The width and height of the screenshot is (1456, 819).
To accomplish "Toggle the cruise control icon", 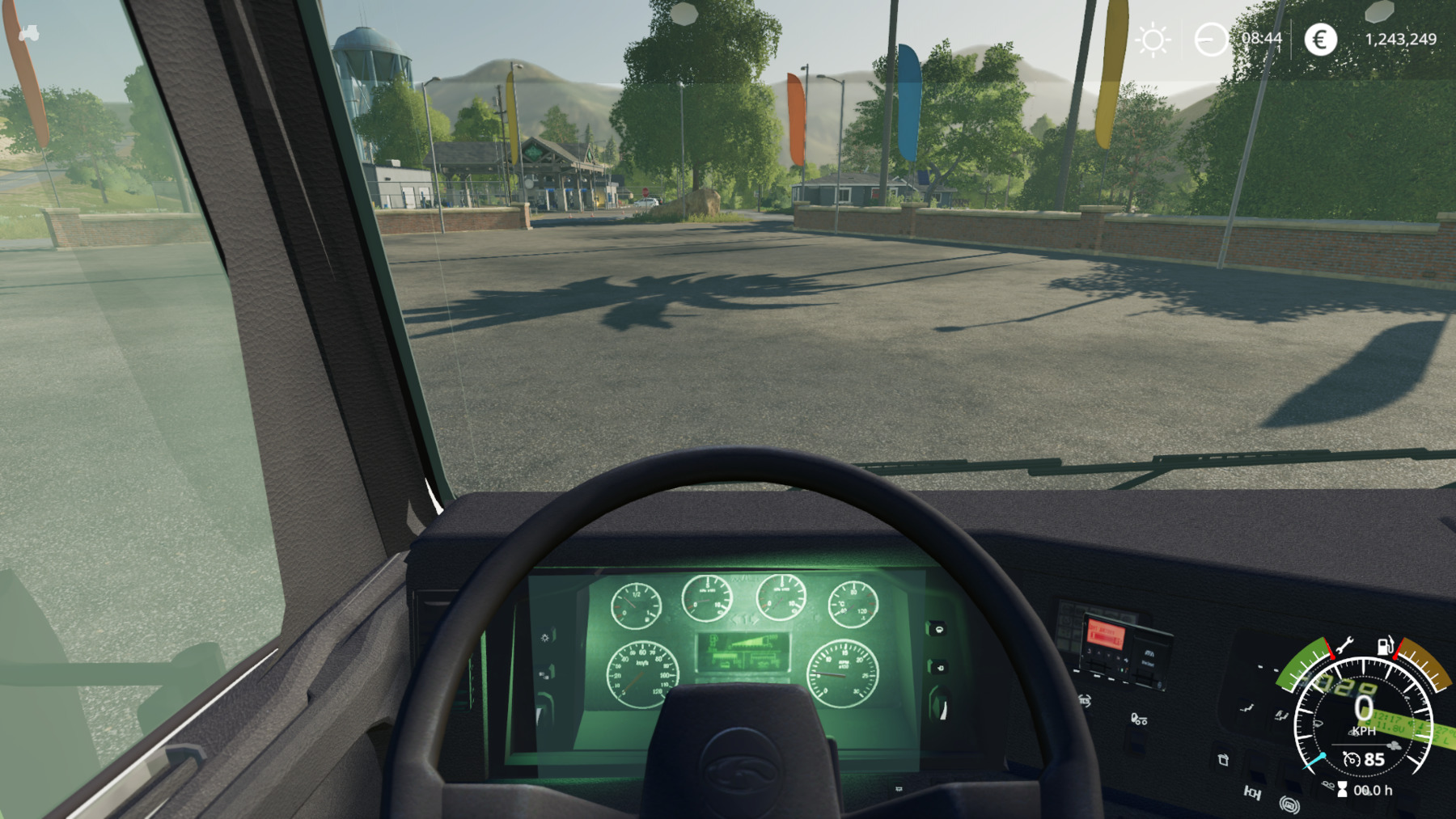I will coord(1351,759).
